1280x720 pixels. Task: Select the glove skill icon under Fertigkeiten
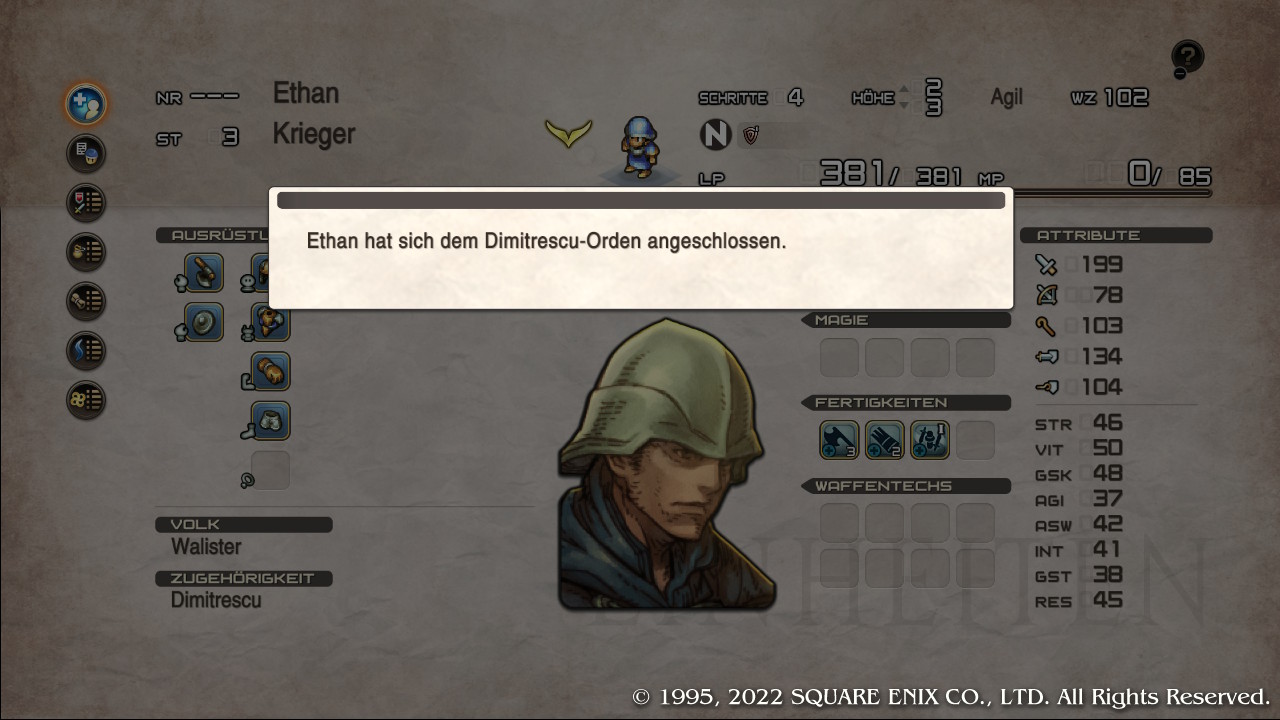coord(884,440)
